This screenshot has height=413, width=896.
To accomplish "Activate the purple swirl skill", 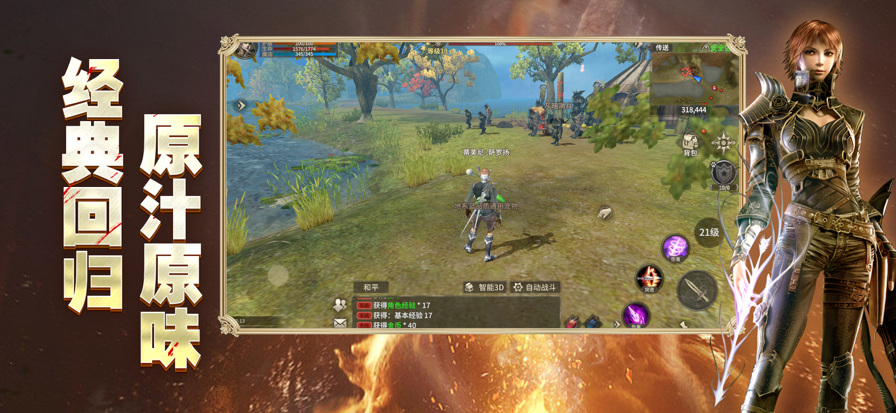I will click(x=675, y=247).
